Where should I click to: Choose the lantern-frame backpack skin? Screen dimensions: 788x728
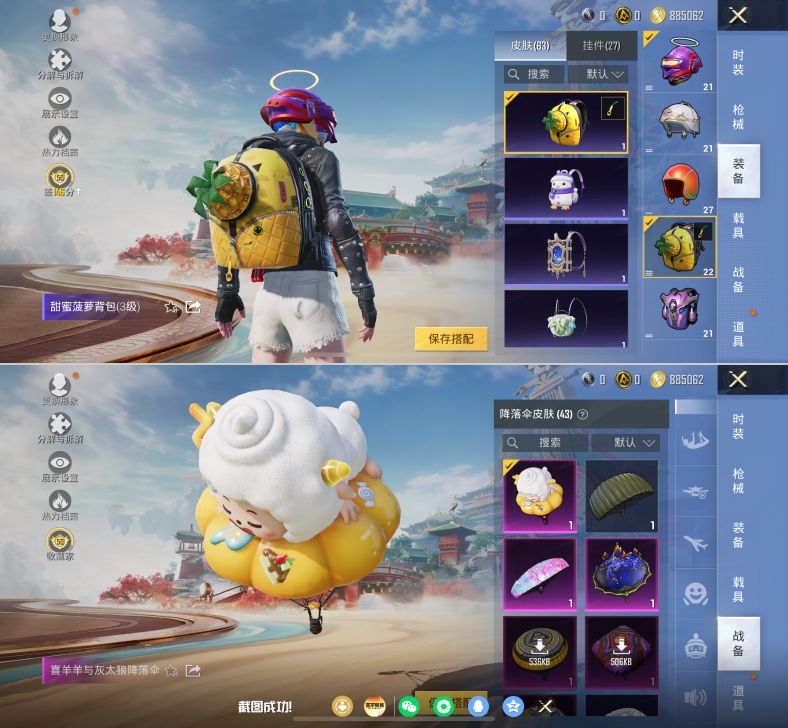tap(566, 252)
